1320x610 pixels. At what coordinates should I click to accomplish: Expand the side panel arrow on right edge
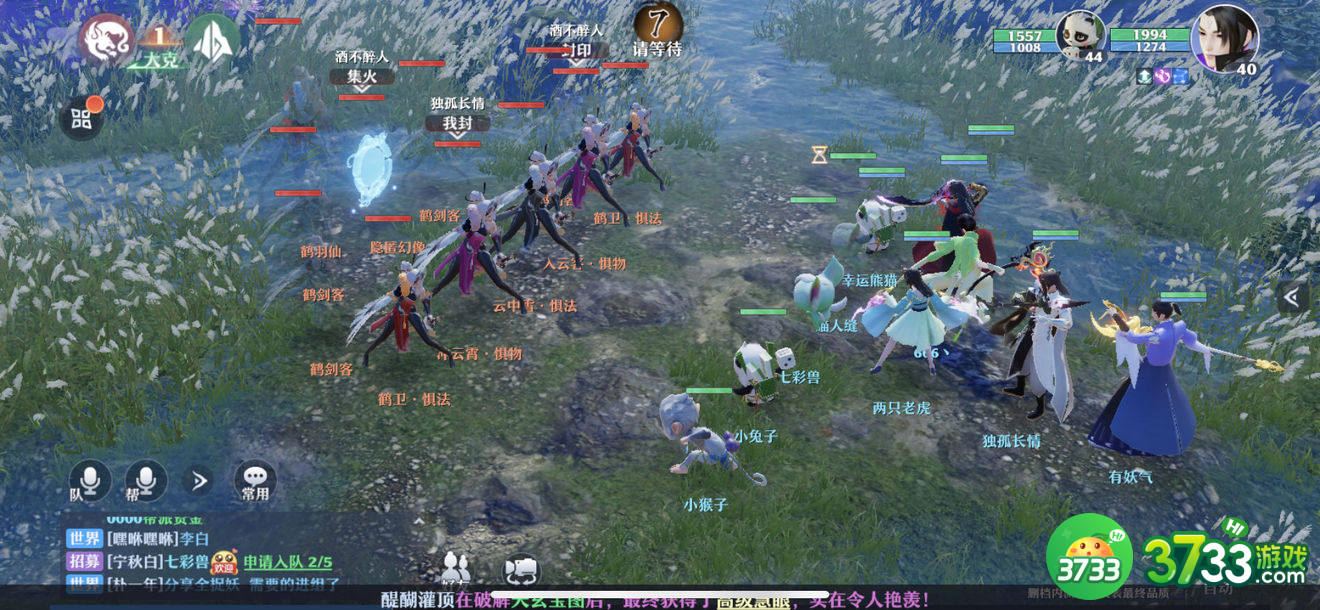(1291, 297)
